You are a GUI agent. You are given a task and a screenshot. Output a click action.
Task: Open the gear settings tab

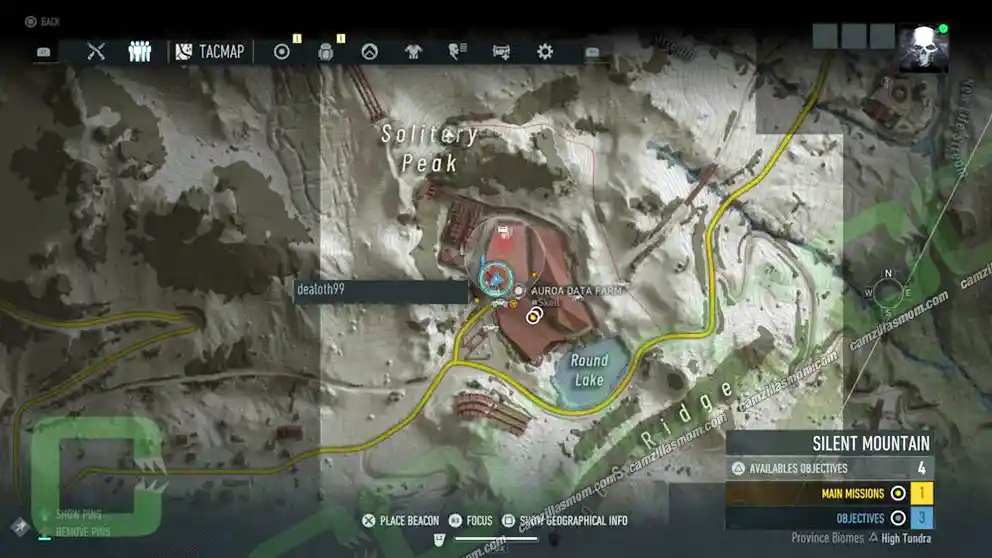point(545,51)
